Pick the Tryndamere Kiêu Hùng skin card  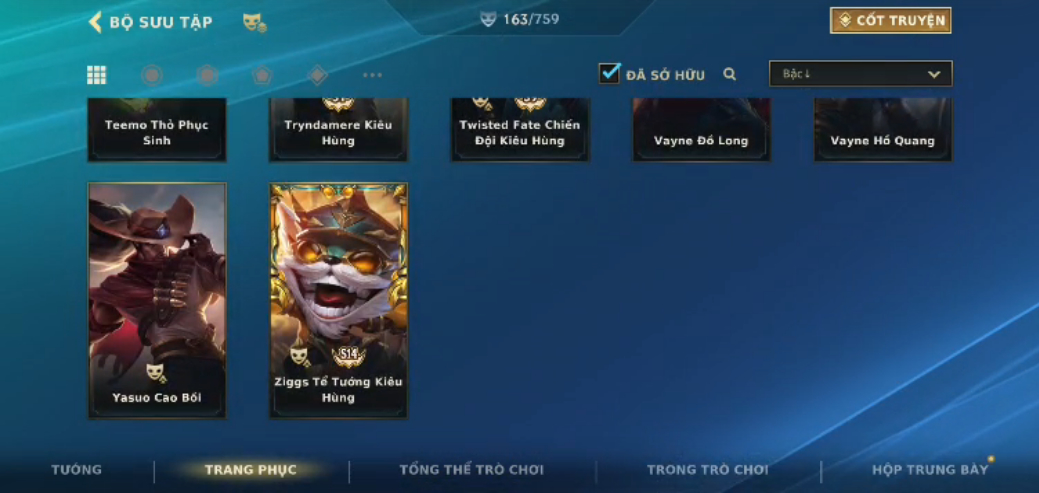click(x=338, y=130)
